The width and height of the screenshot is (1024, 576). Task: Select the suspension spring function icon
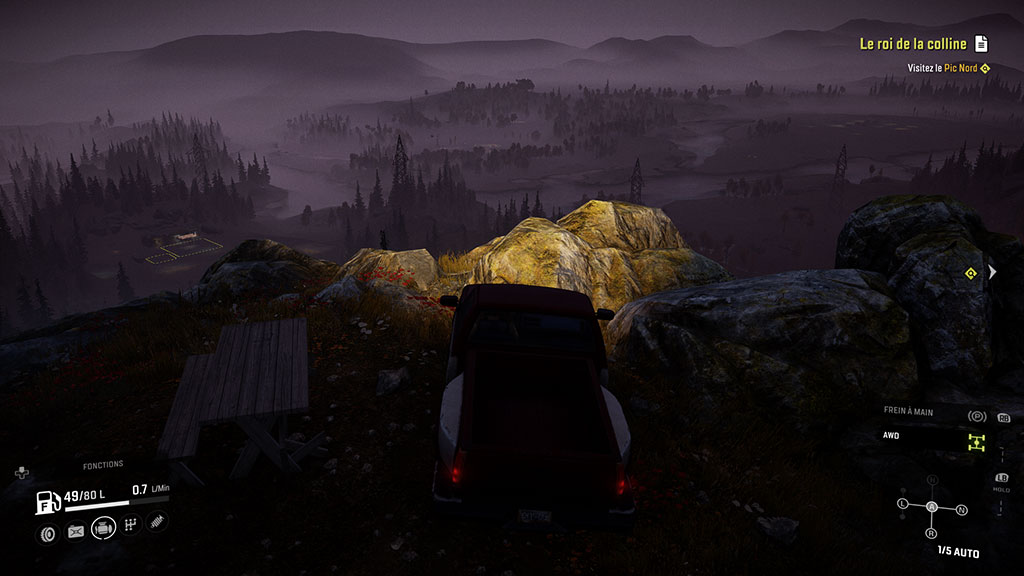click(157, 521)
